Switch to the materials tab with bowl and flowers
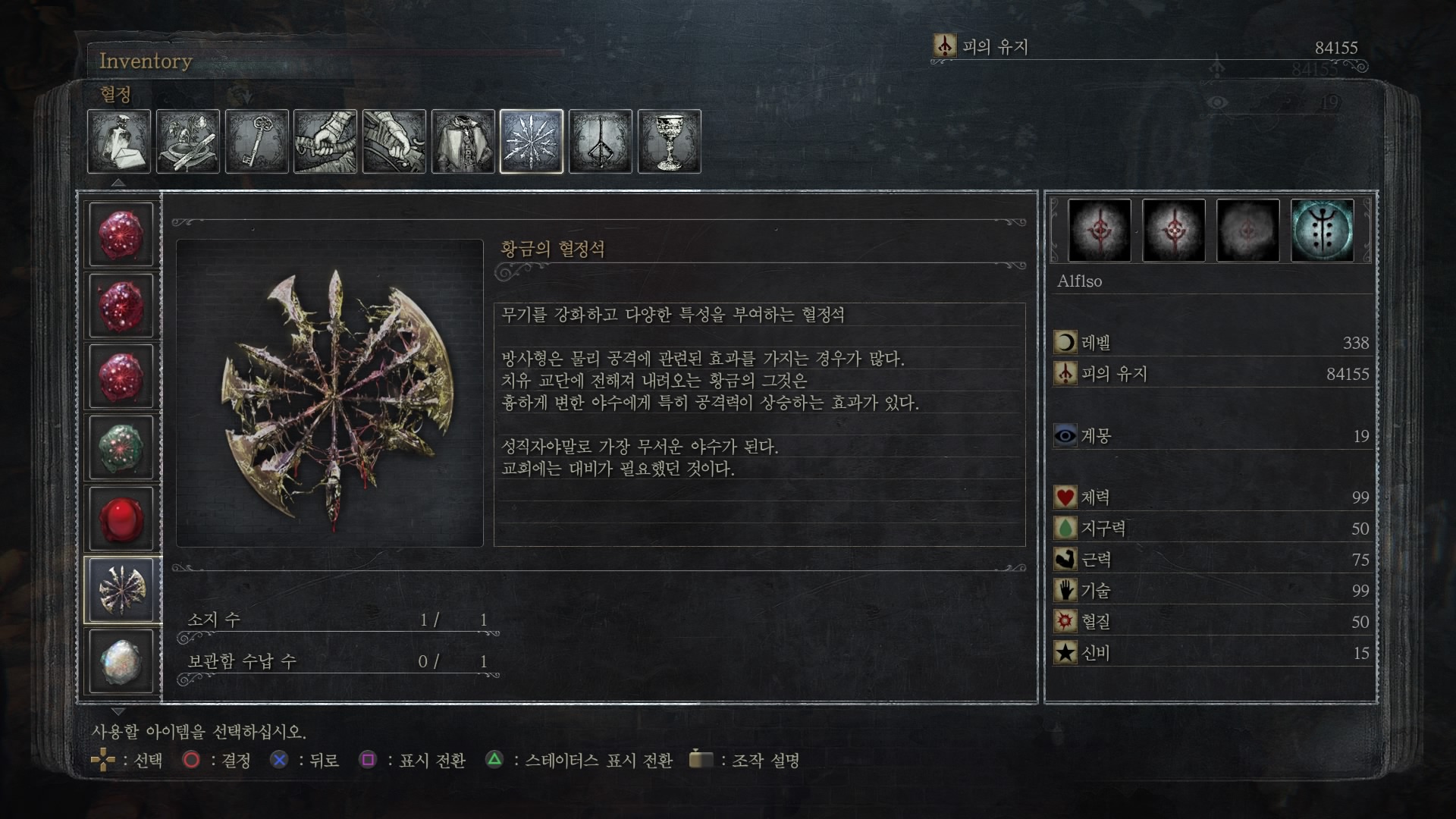Viewport: 1456px width, 819px height. click(188, 142)
